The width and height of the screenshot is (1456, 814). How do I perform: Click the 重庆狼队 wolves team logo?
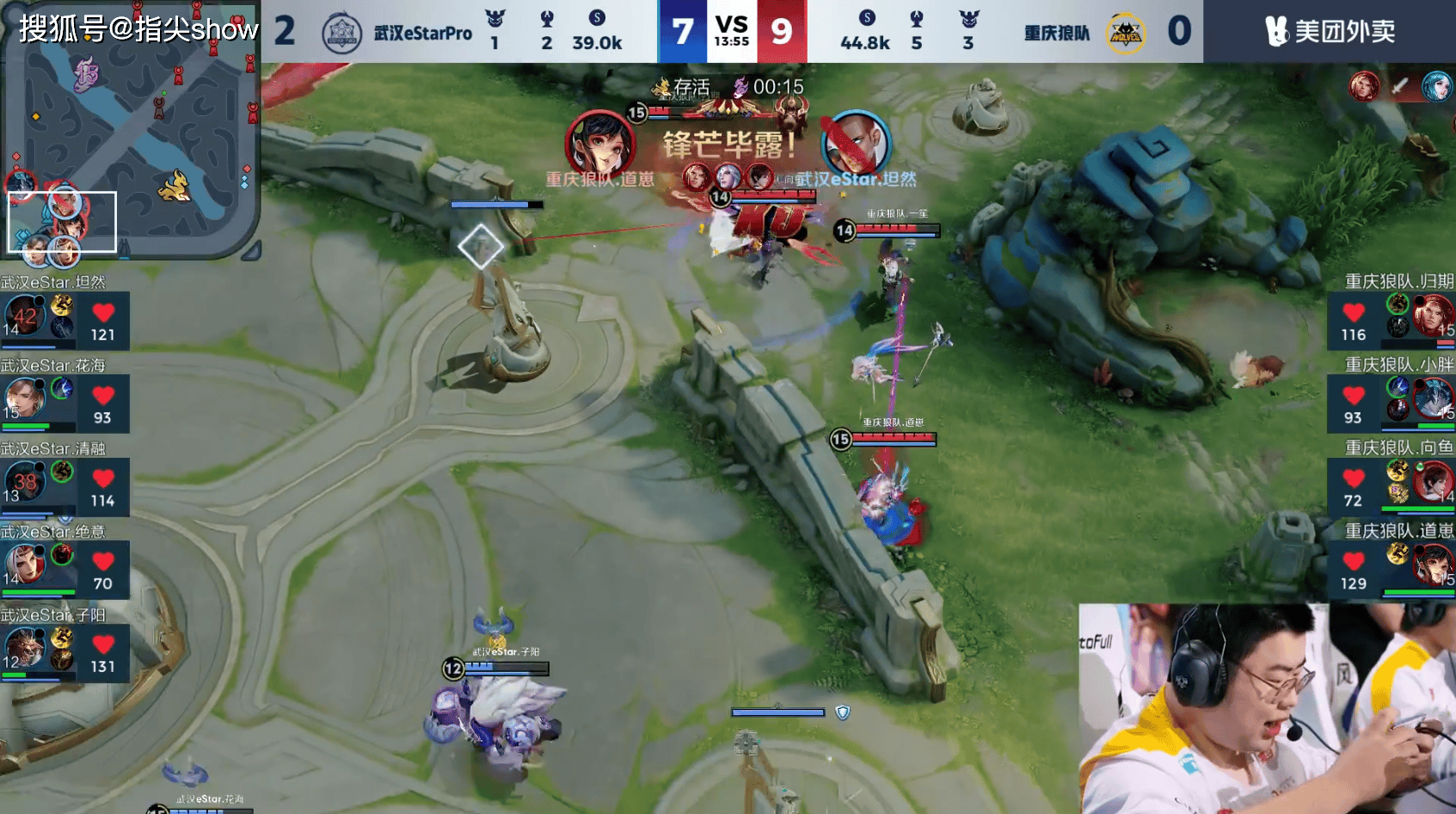point(1126,33)
